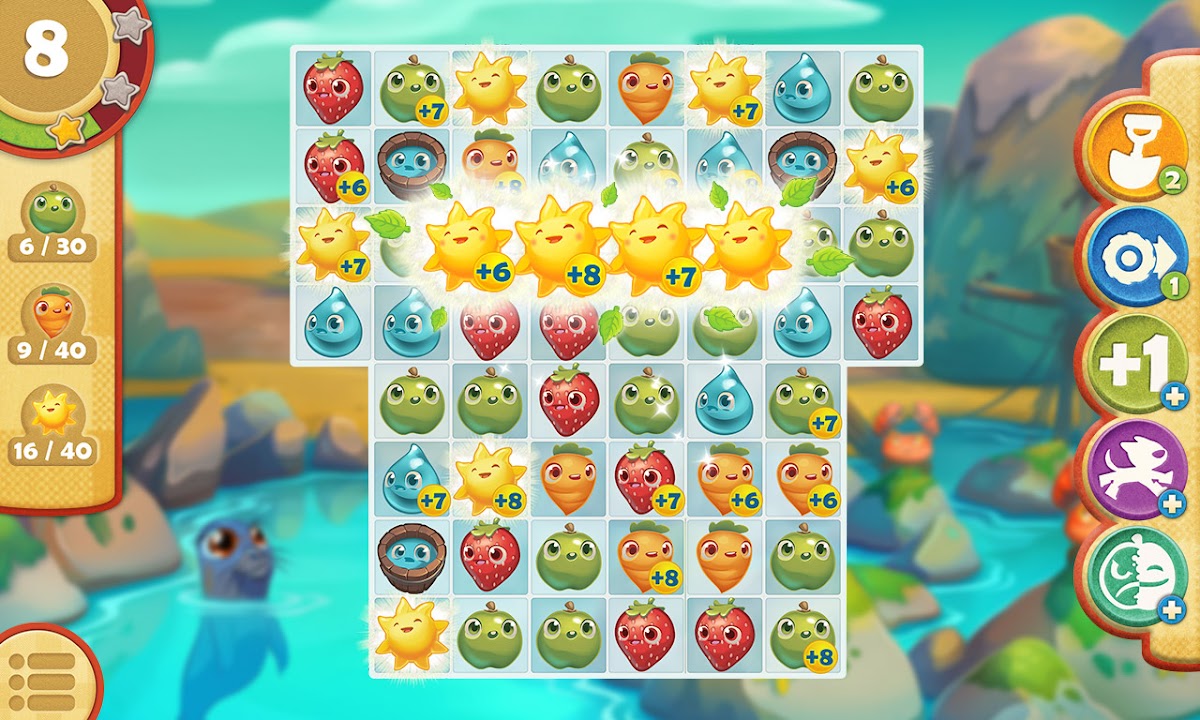Tap the strawberry tile with +7 badge

[x=647, y=478]
